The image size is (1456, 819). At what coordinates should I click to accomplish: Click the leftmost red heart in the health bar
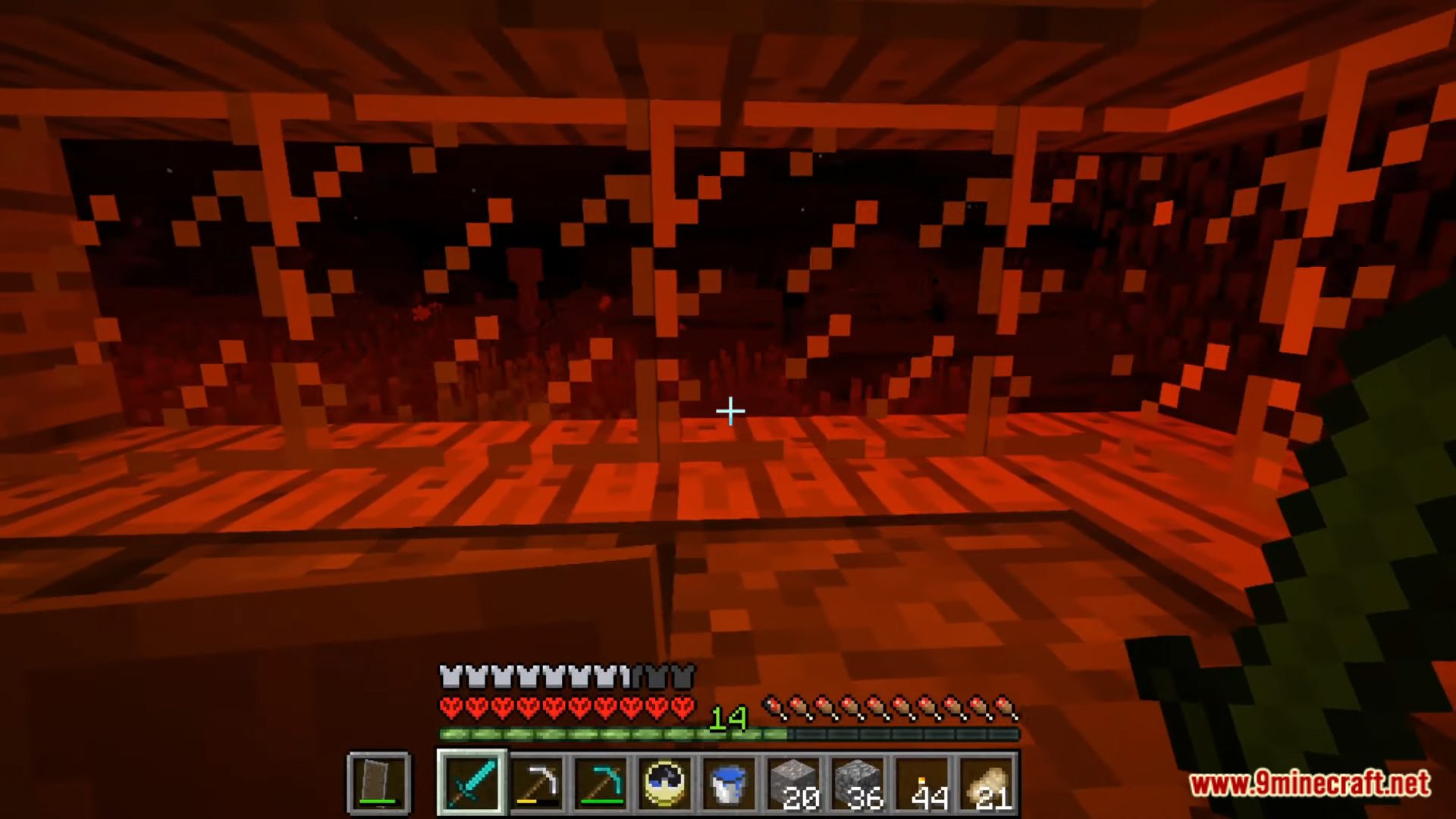point(450,707)
